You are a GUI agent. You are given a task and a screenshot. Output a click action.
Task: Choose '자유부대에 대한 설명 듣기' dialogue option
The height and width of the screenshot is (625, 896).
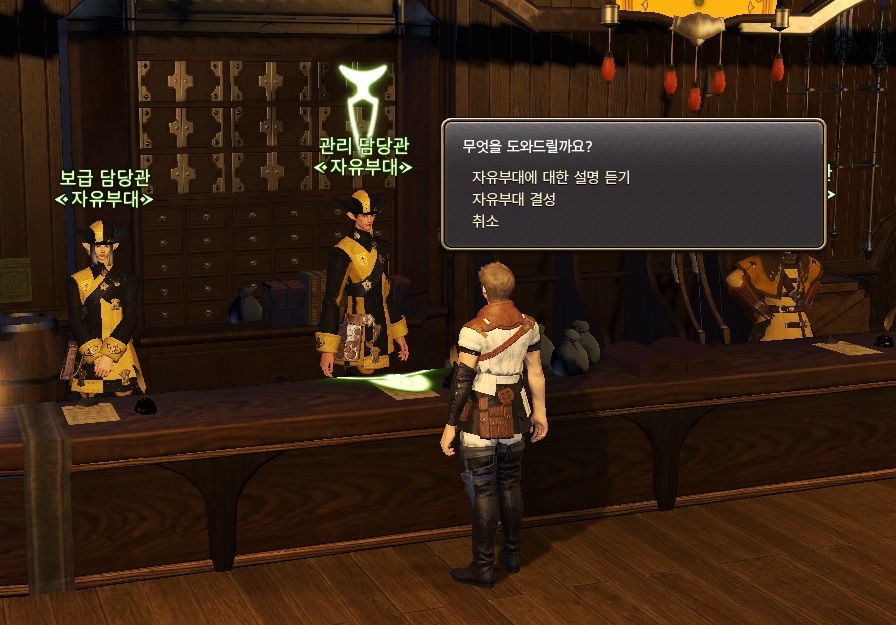coord(550,177)
